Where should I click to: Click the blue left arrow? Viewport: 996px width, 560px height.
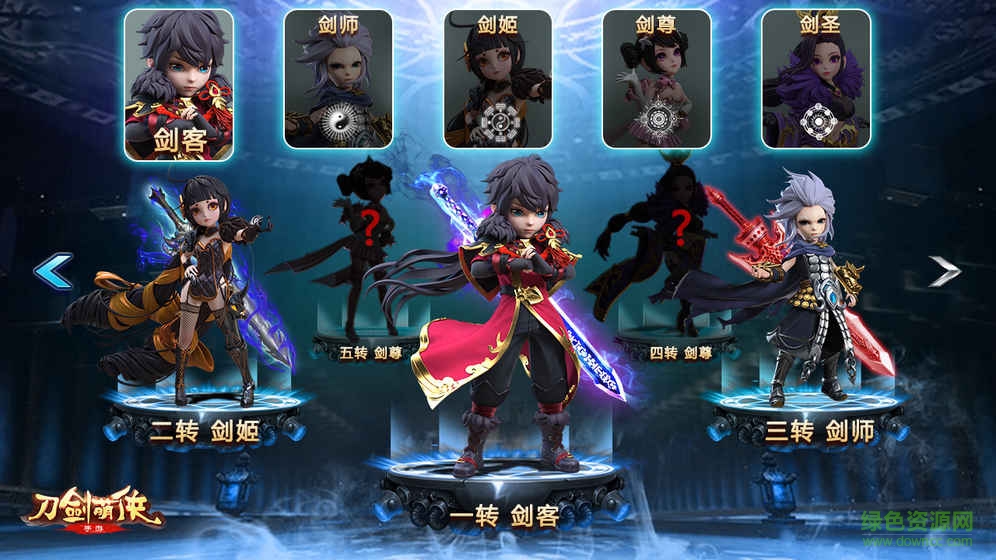pos(53,270)
